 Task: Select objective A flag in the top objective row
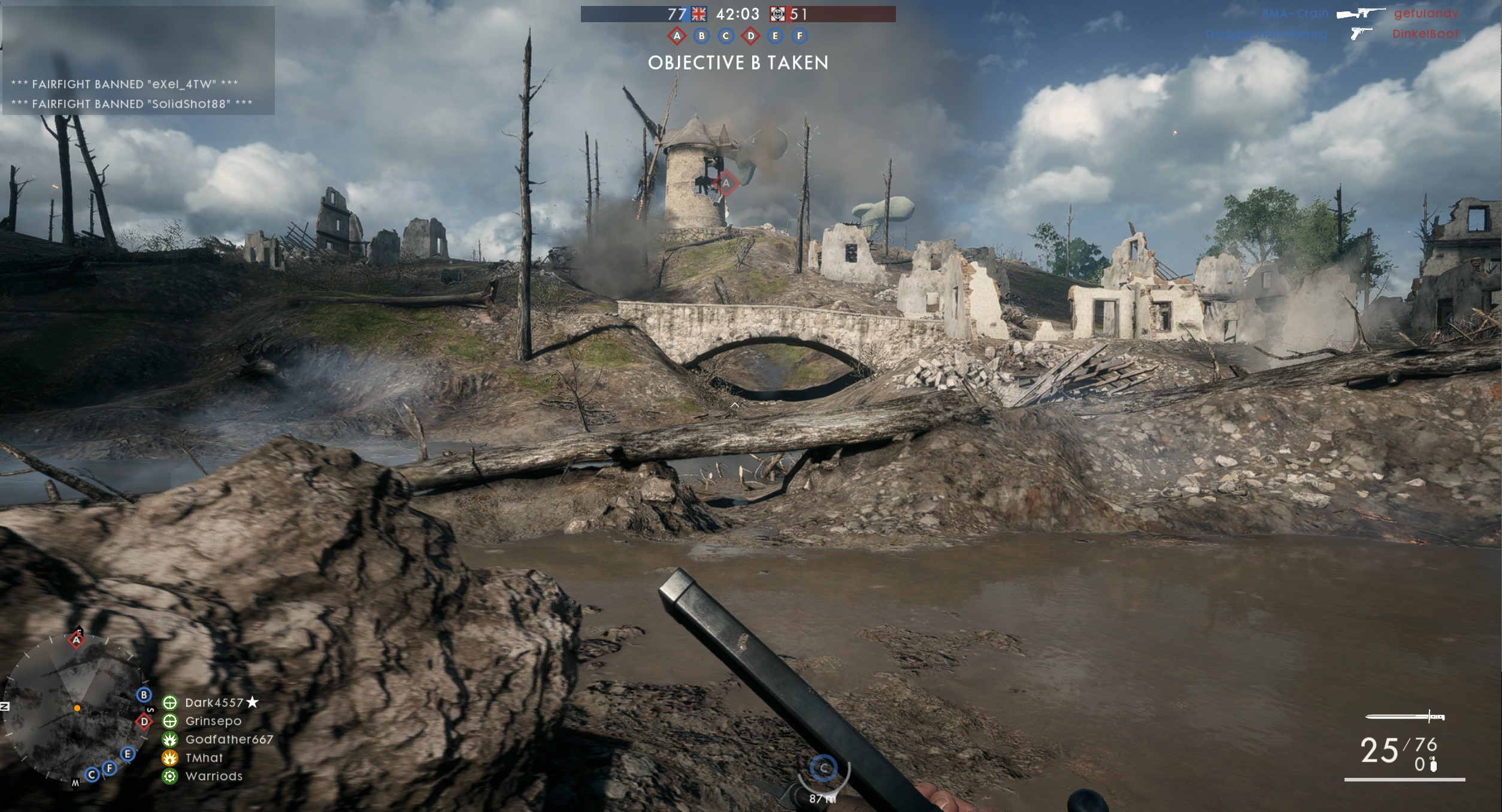(677, 36)
